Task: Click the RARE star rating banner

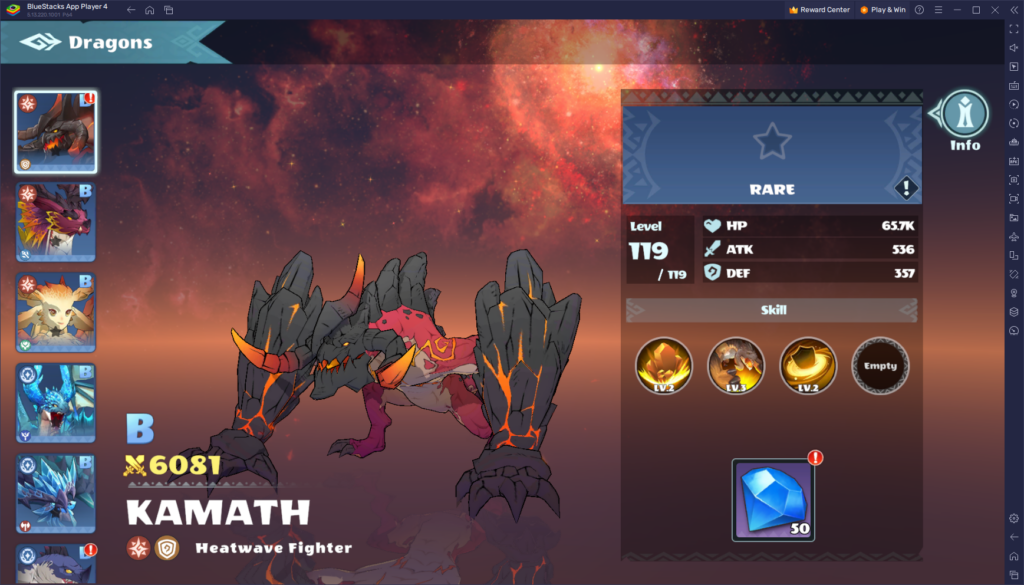Action: 771,154
